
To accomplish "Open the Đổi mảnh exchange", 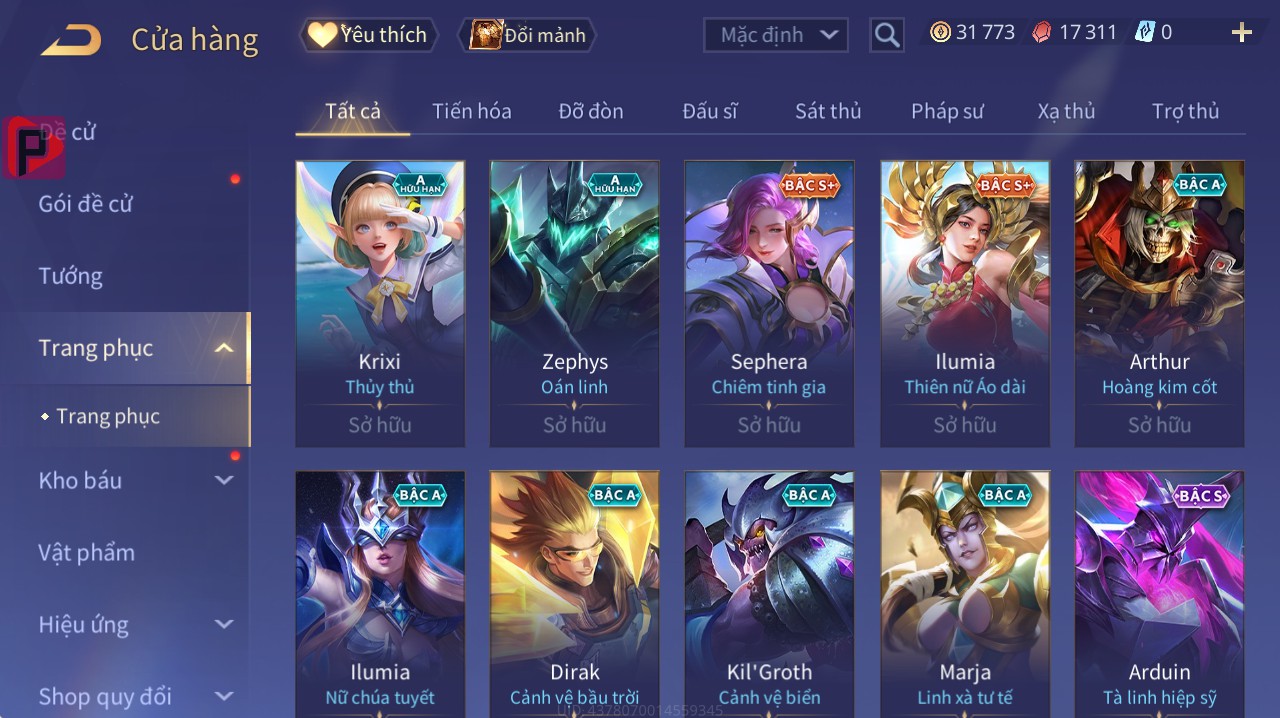I will click(527, 35).
